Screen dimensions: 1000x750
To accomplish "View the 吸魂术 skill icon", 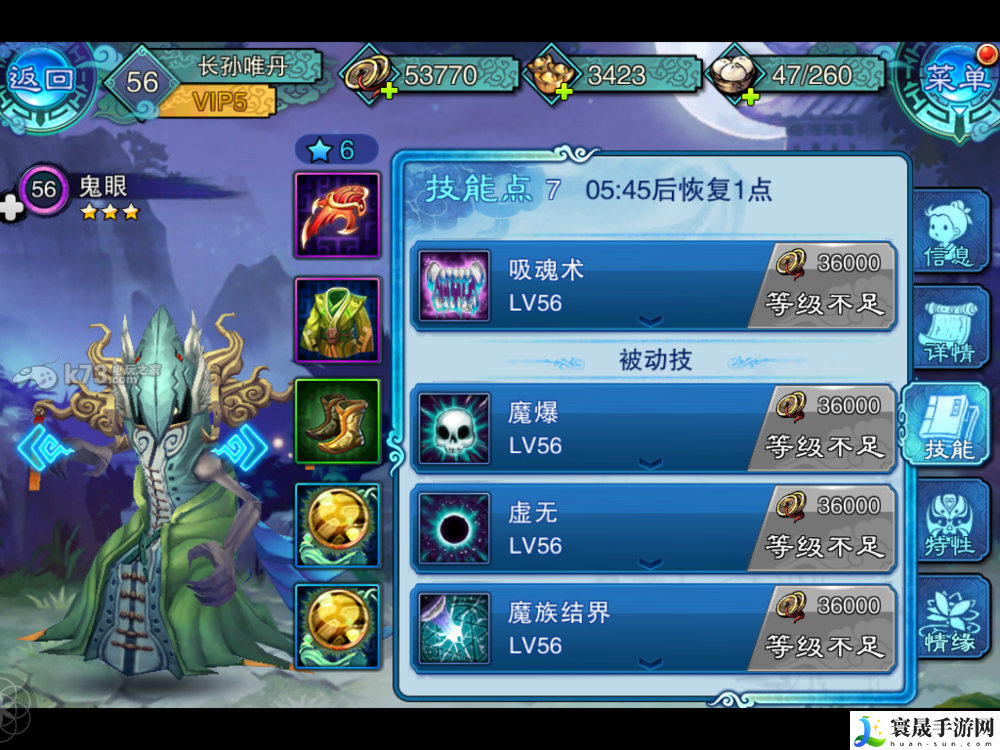I will (454, 286).
